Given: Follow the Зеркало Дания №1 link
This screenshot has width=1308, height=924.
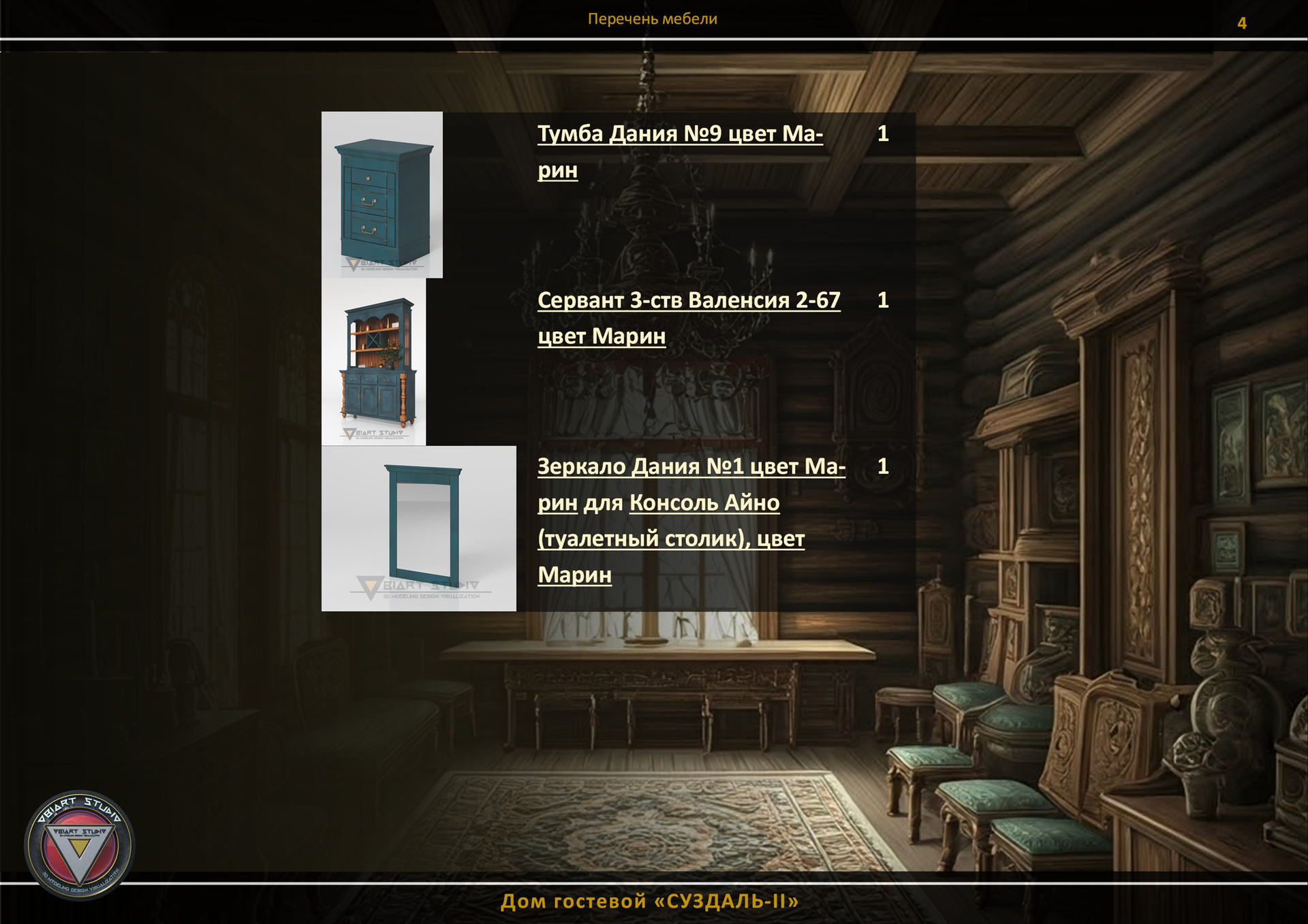Looking at the screenshot, I should (691, 467).
